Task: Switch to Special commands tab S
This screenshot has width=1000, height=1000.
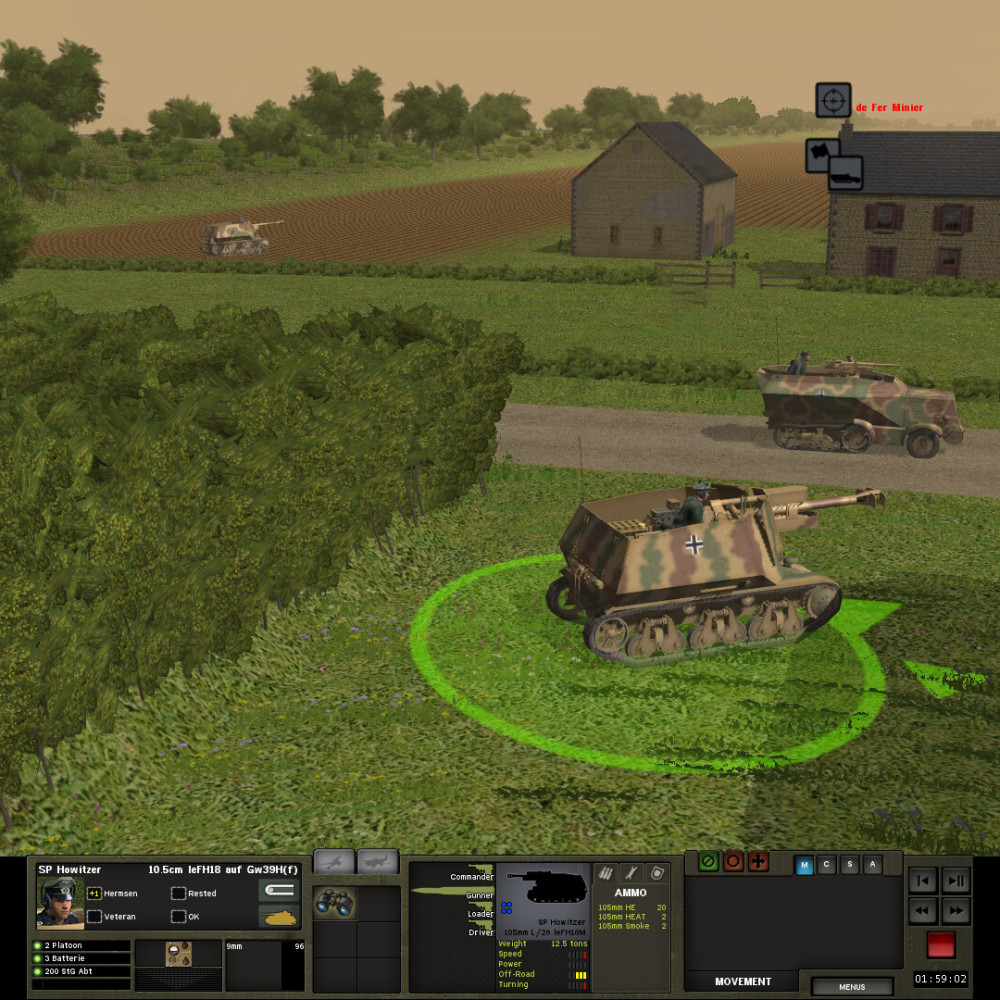Action: point(850,866)
